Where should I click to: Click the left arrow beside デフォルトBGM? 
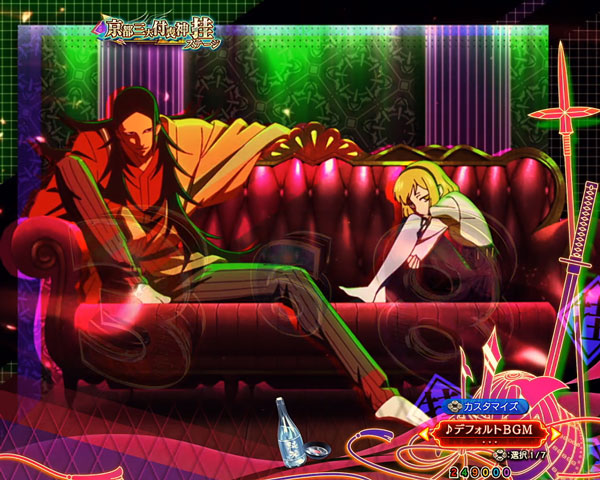tap(425, 432)
